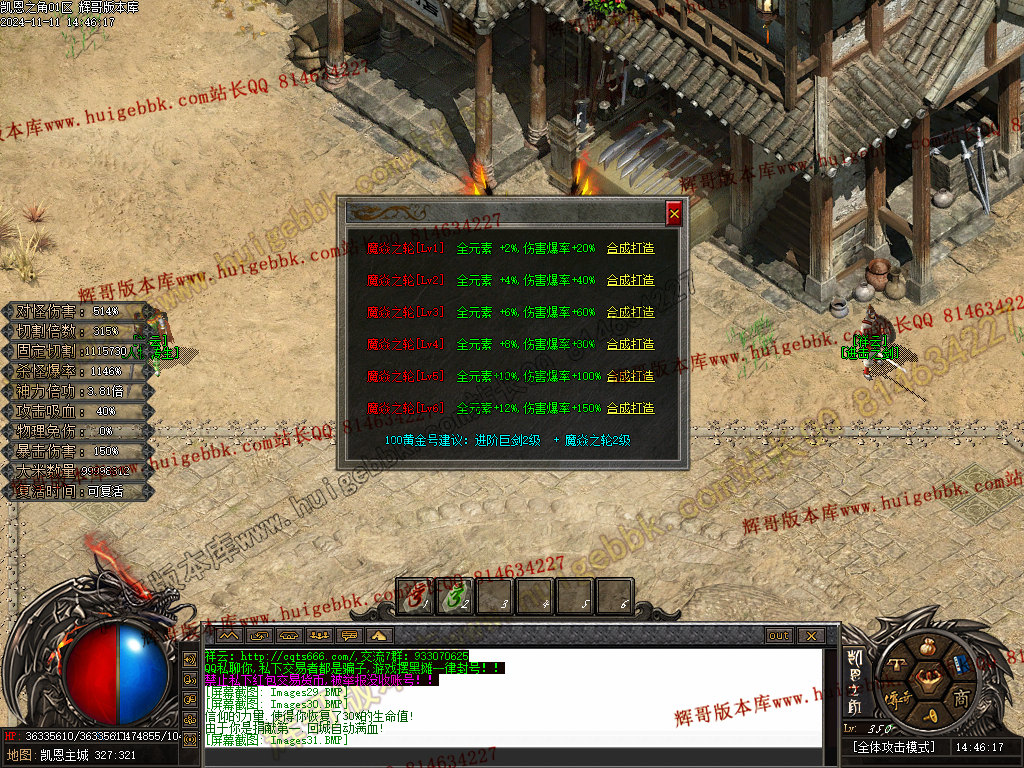Close the chat panel with its X button

(x=810, y=636)
